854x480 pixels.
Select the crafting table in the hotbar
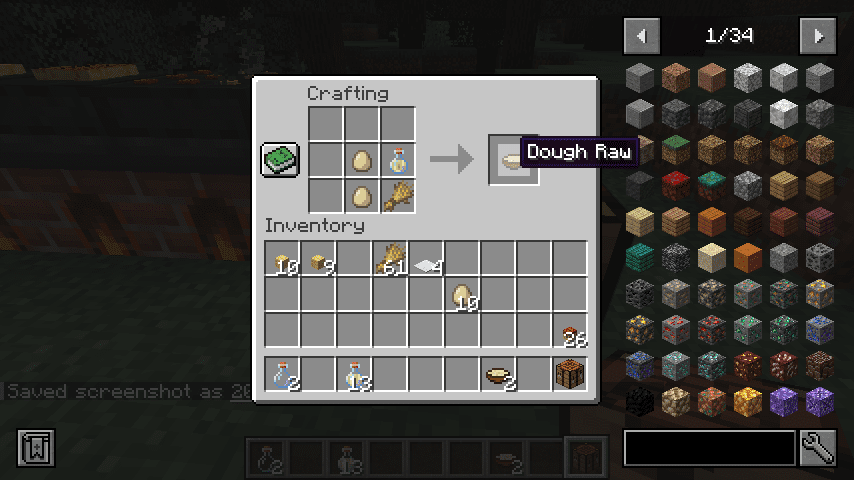[569, 375]
